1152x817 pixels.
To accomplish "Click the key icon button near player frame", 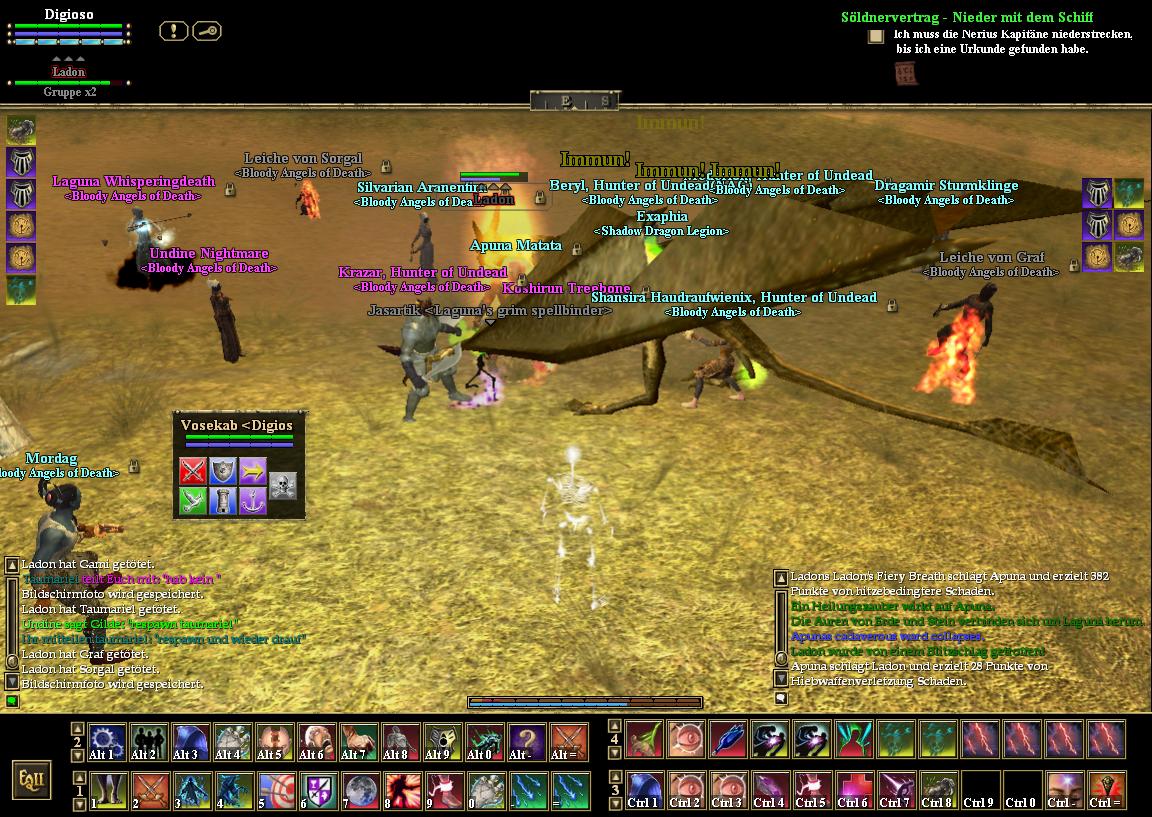I will (x=206, y=31).
